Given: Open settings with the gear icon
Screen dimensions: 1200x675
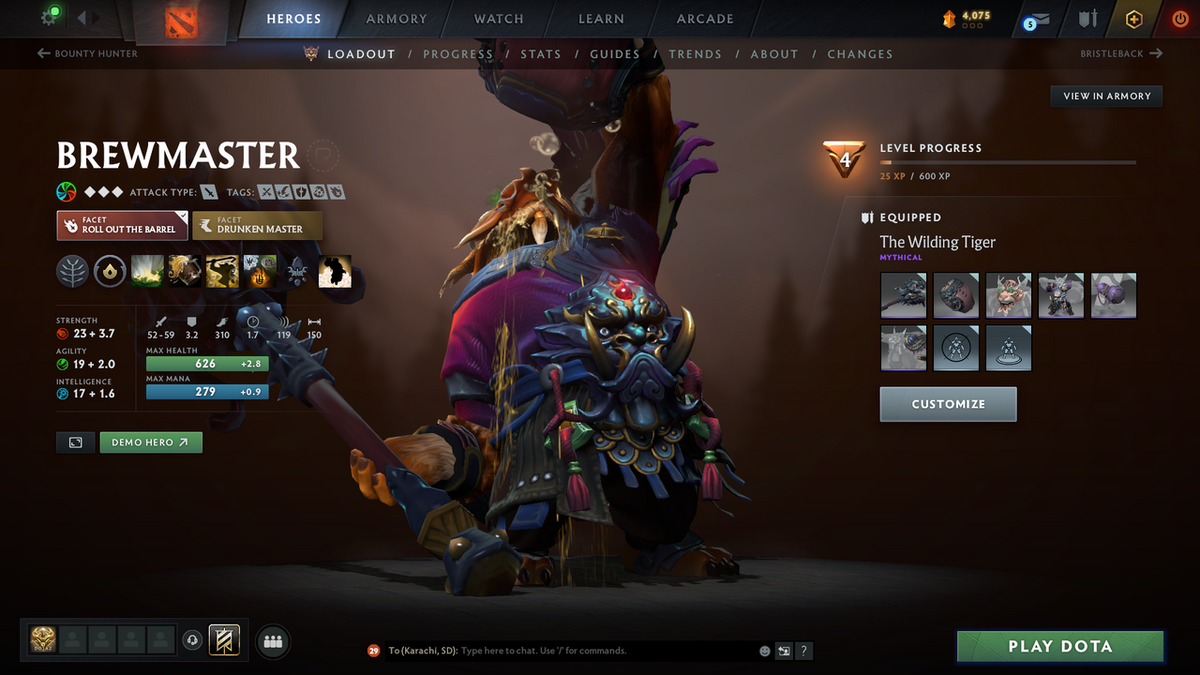Looking at the screenshot, I should (x=48, y=18).
